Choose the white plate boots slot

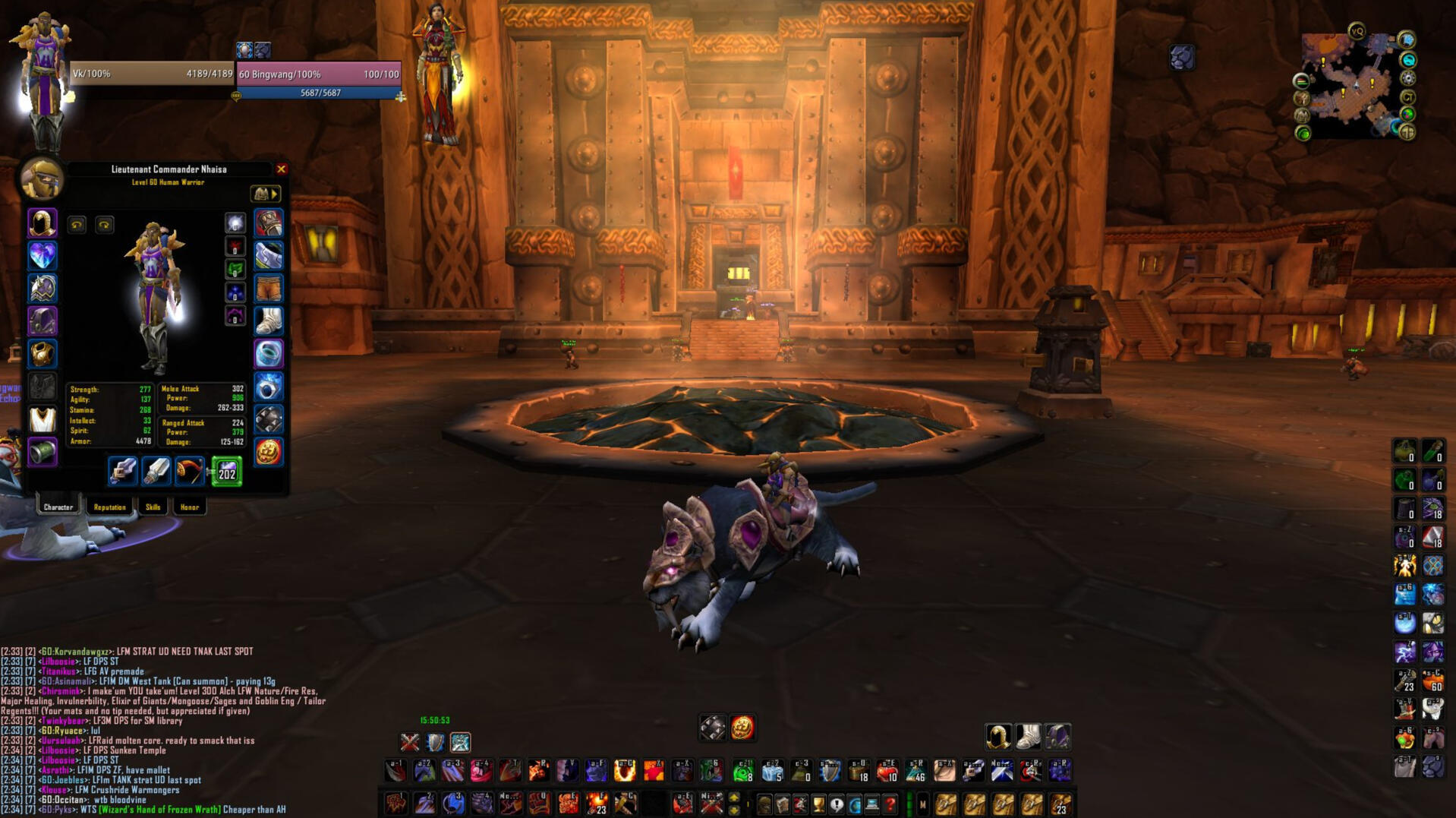click(268, 321)
